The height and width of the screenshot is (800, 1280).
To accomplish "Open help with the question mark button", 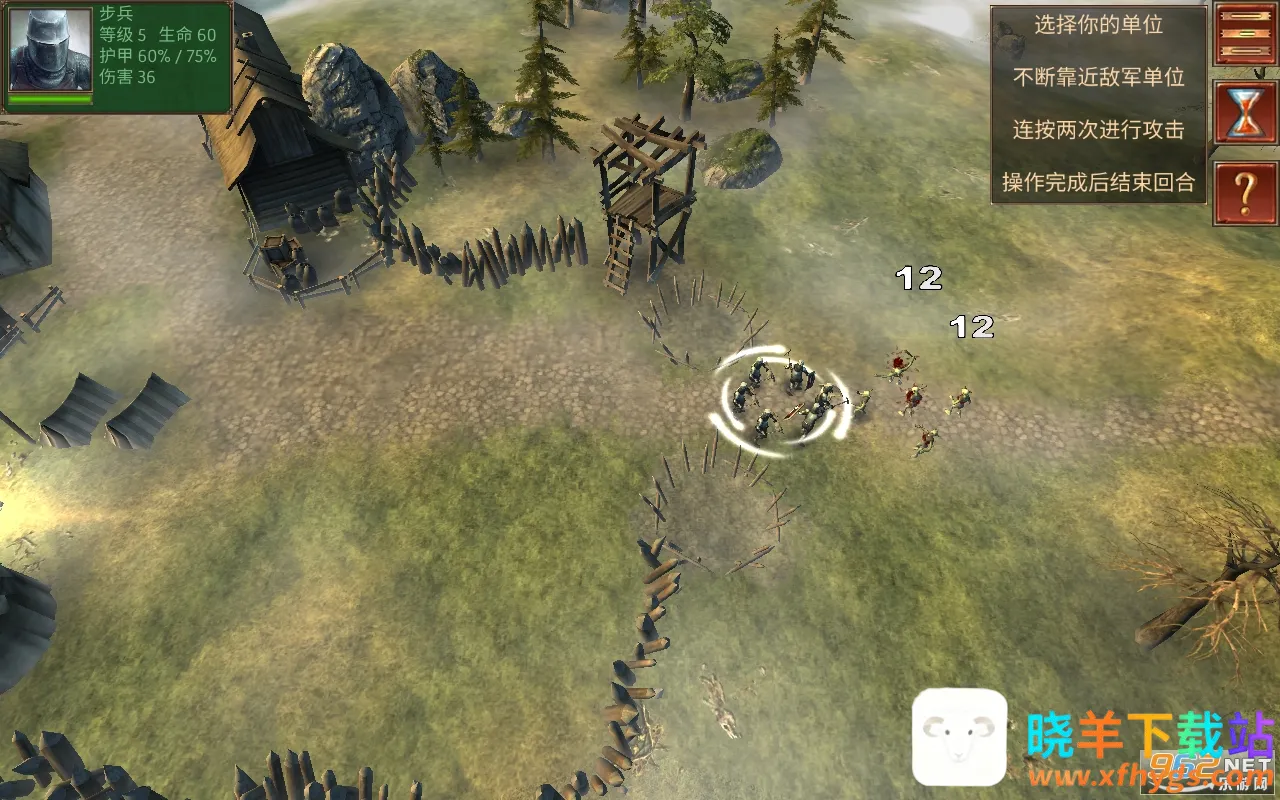I will pos(1246,194).
